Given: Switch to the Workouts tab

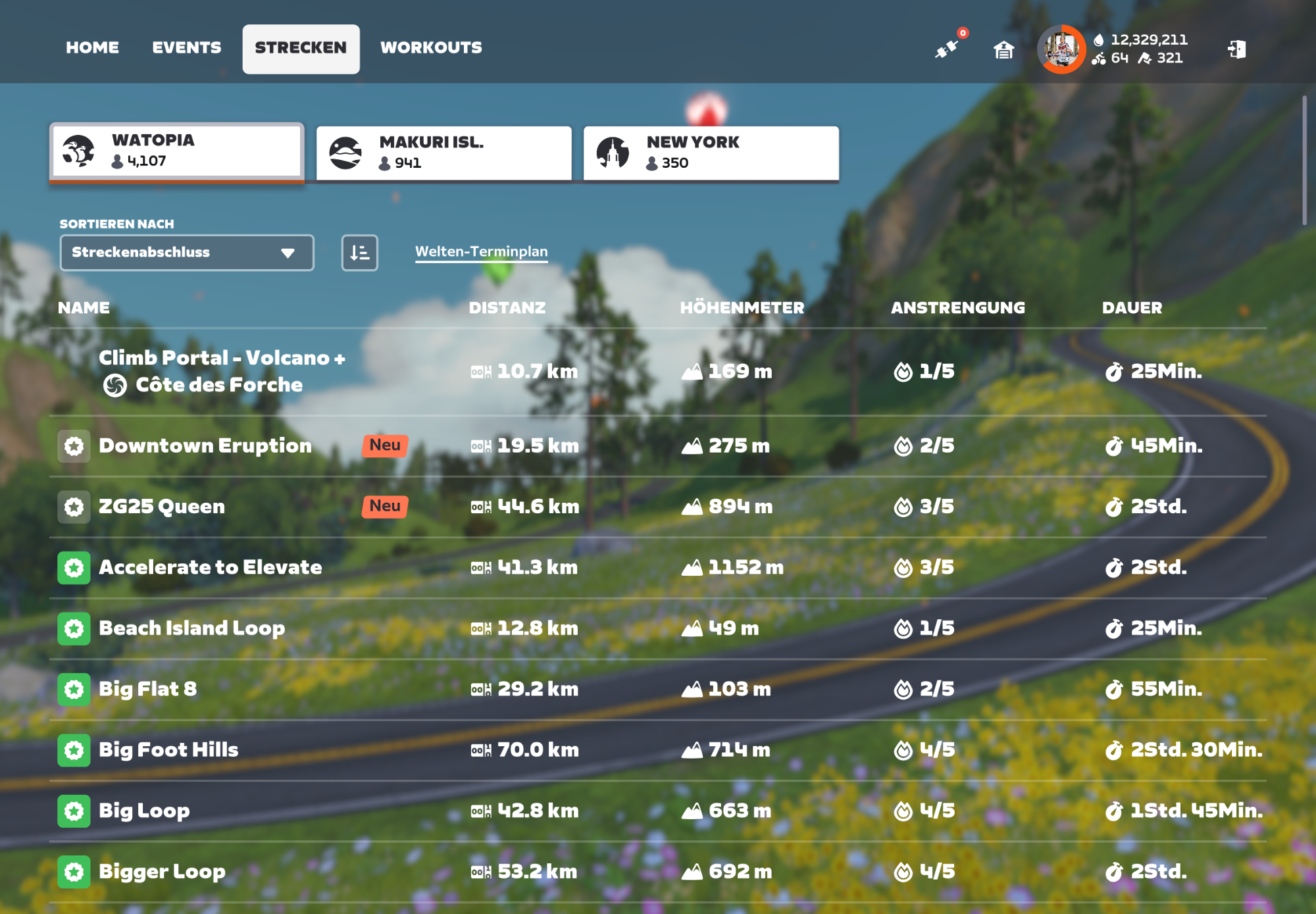Looking at the screenshot, I should tap(431, 48).
